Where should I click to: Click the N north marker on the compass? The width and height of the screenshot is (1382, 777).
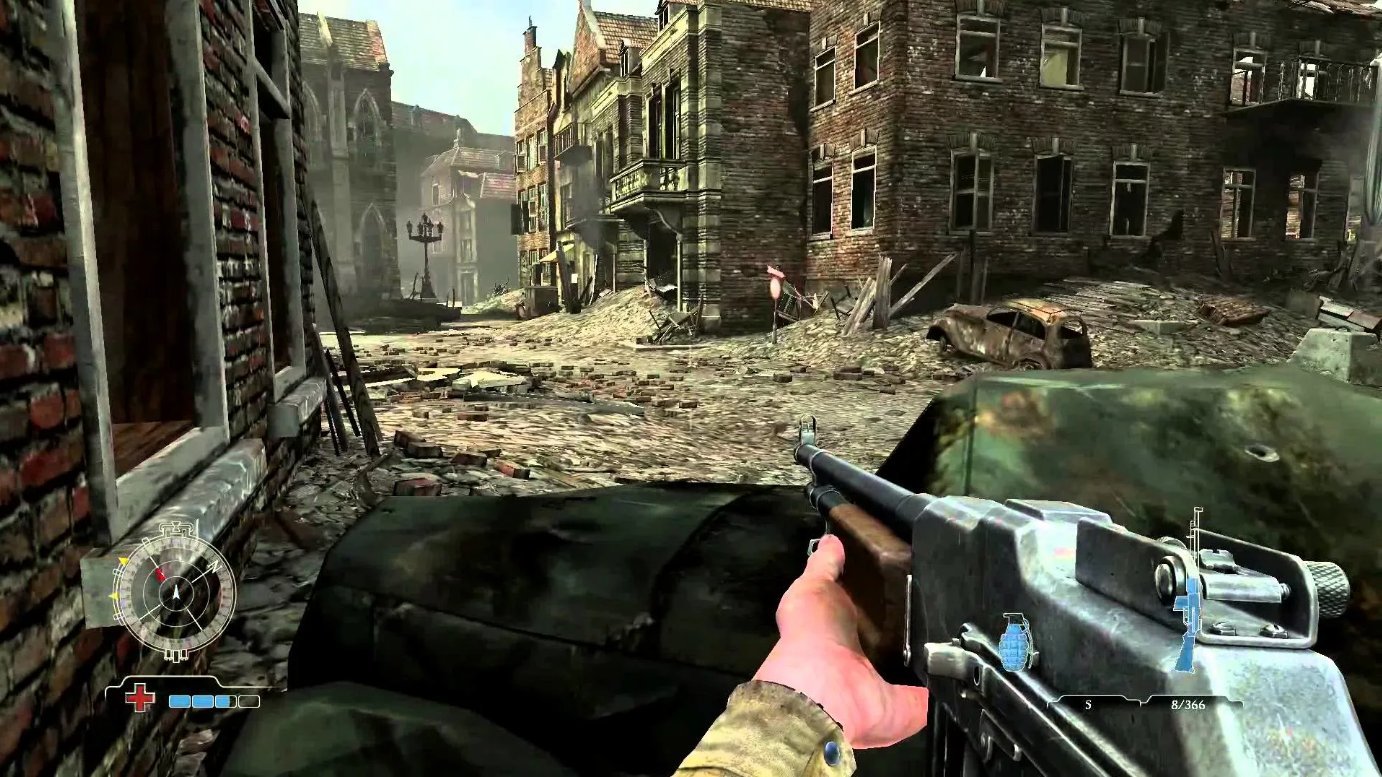coord(215,566)
